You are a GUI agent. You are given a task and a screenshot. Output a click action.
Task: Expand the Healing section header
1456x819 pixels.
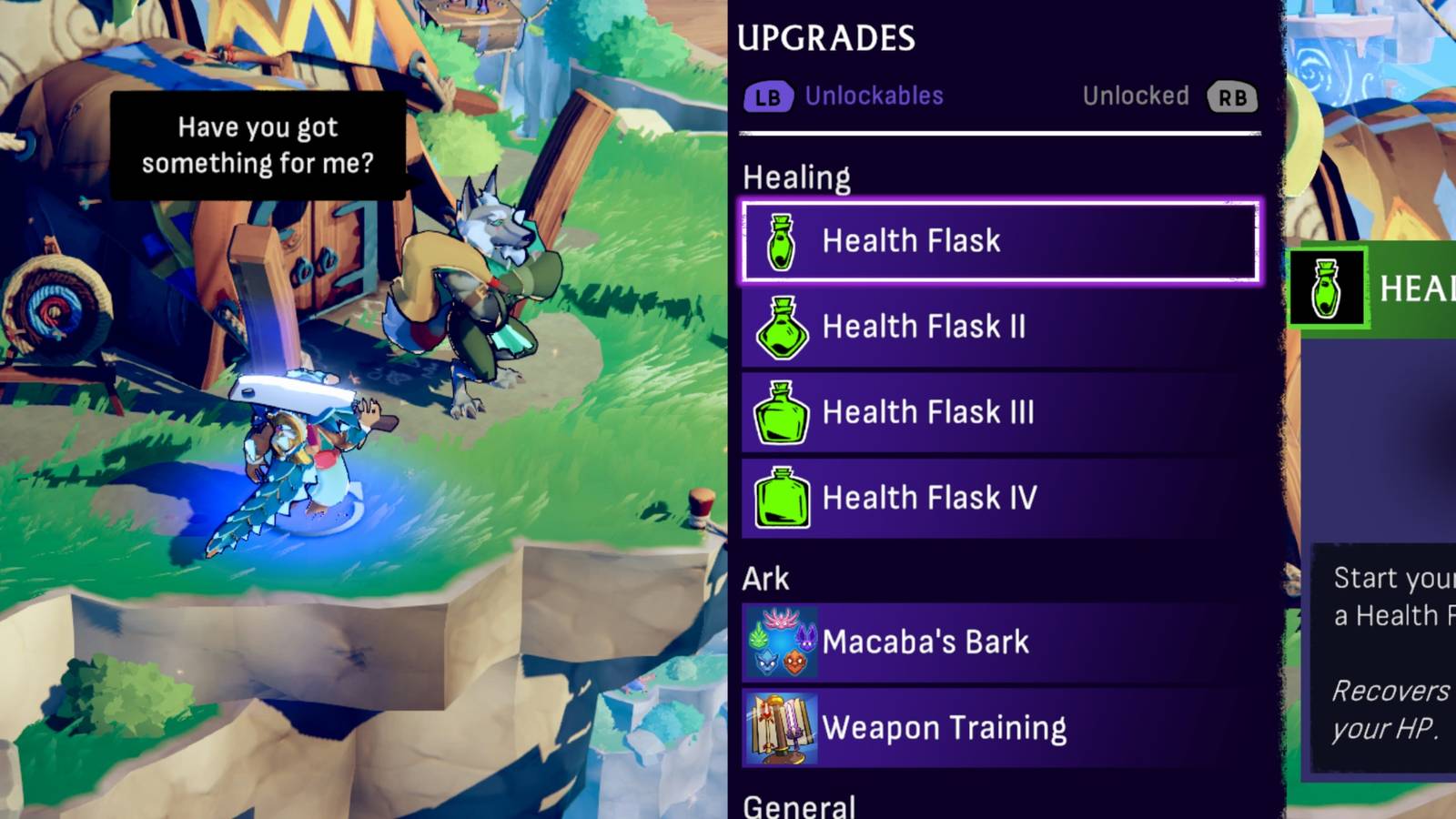pyautogui.click(x=798, y=176)
